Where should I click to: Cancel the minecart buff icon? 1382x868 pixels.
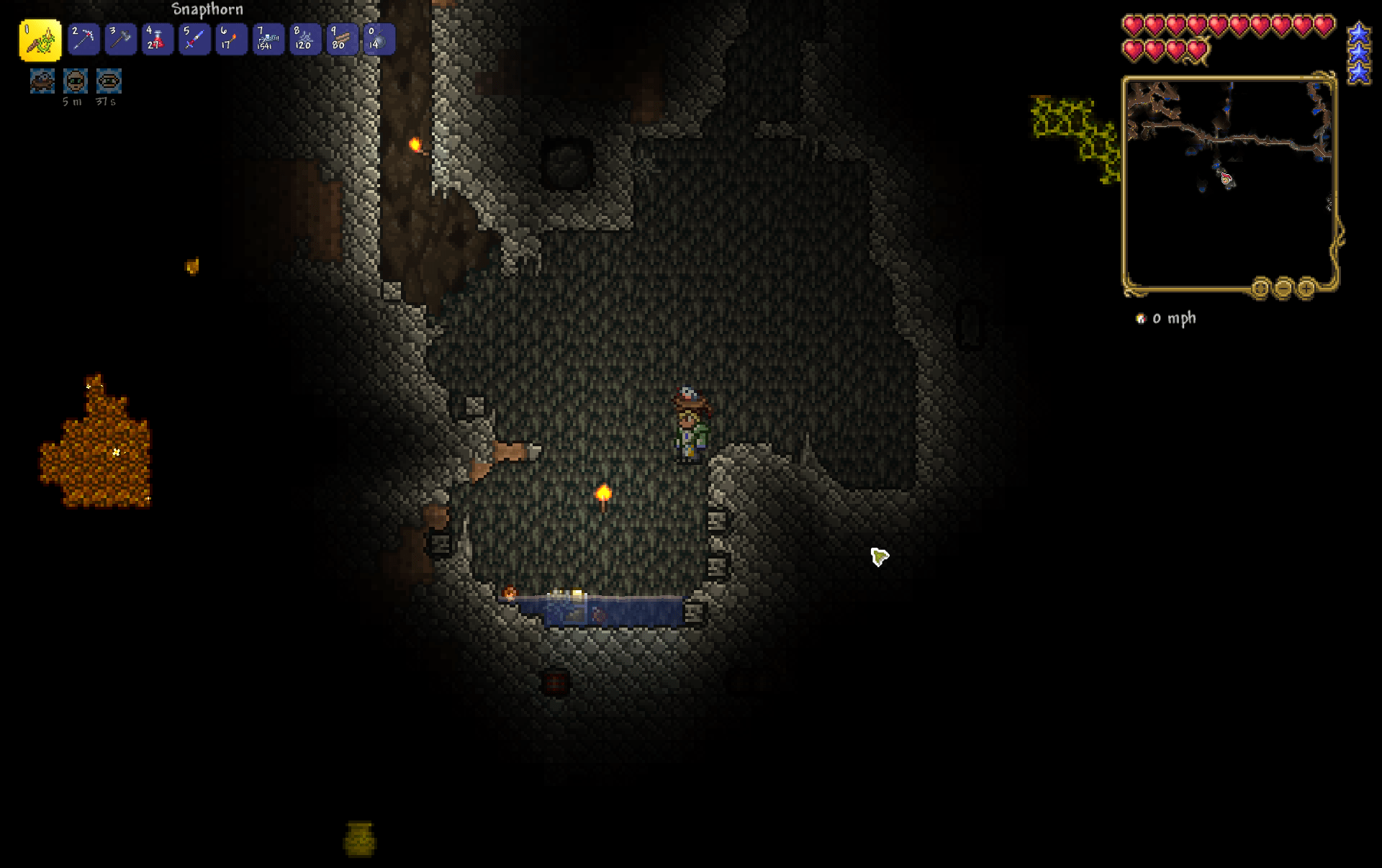click(x=41, y=81)
